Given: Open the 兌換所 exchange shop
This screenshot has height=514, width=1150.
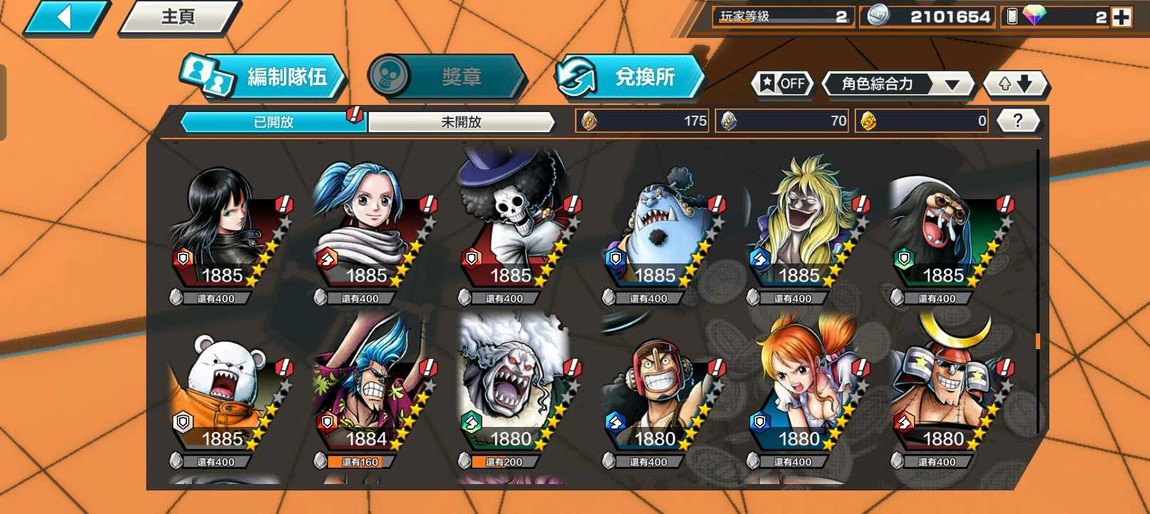Looking at the screenshot, I should 630,77.
